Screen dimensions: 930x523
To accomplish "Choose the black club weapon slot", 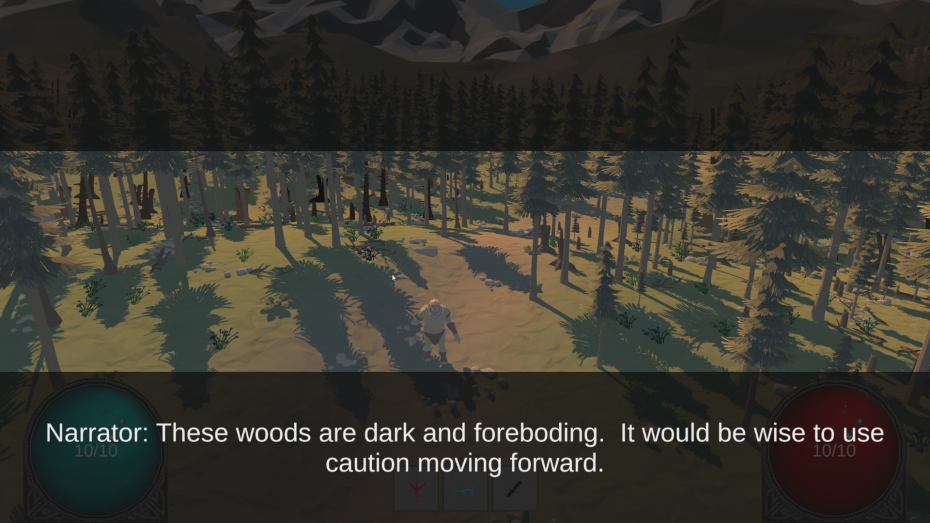I will tap(514, 491).
